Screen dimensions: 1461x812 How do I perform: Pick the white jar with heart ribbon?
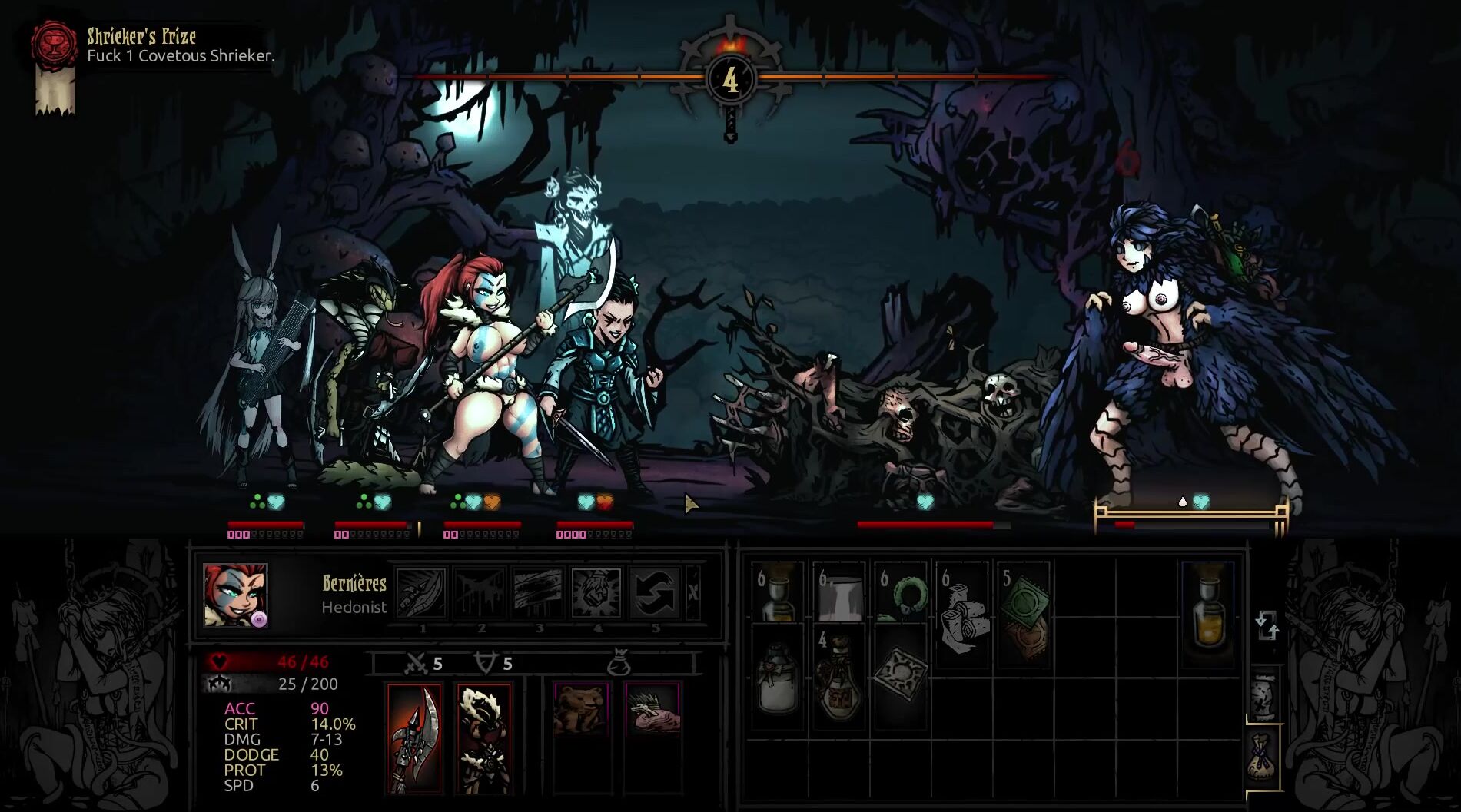click(778, 676)
